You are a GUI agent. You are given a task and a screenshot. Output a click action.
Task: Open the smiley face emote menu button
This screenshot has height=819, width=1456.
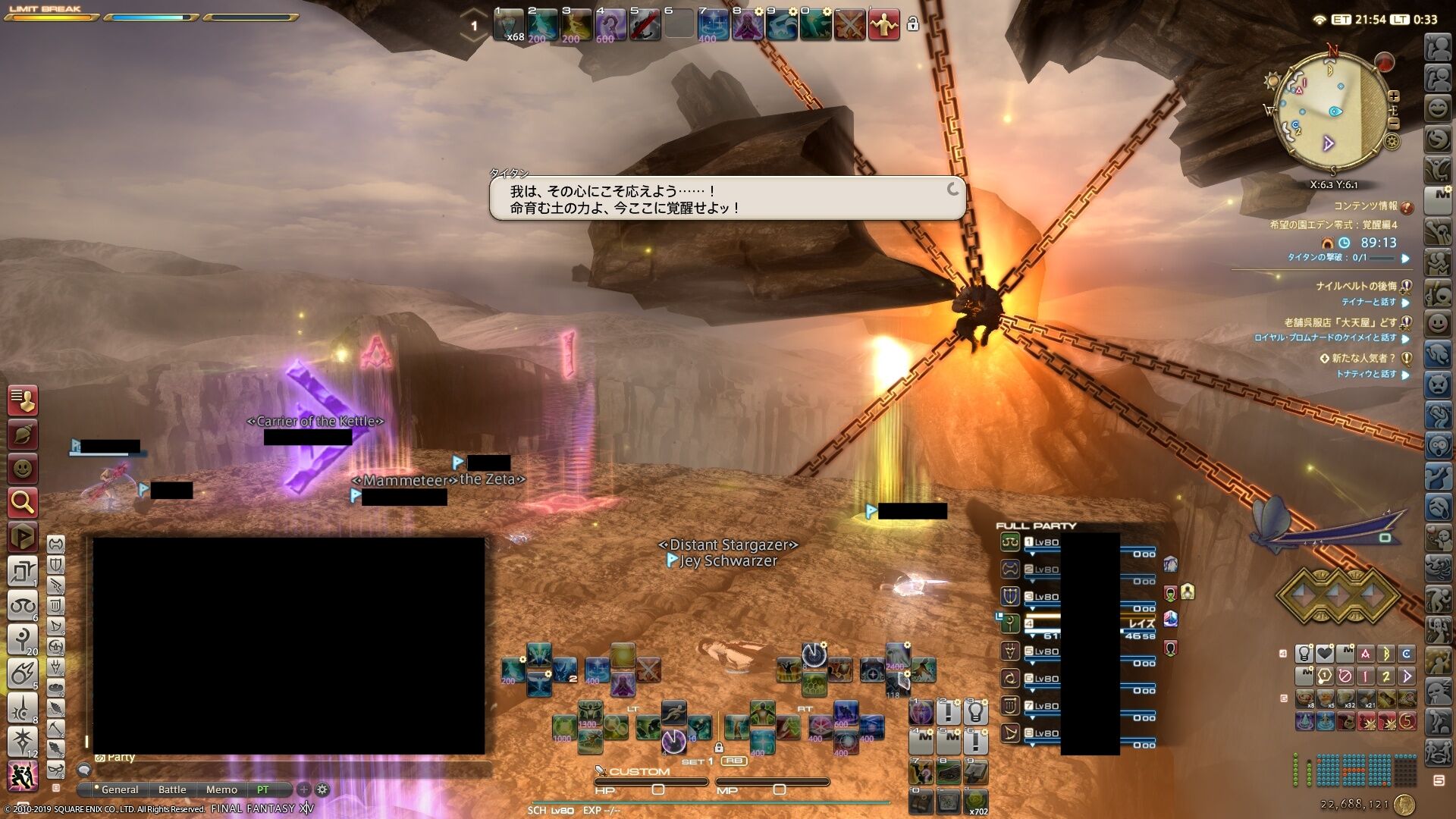pos(23,469)
